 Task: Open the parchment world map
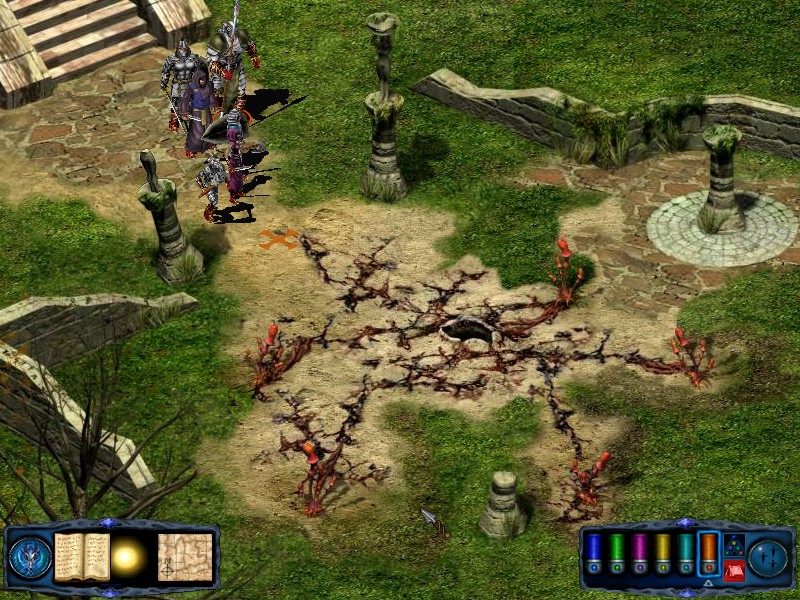[x=185, y=556]
